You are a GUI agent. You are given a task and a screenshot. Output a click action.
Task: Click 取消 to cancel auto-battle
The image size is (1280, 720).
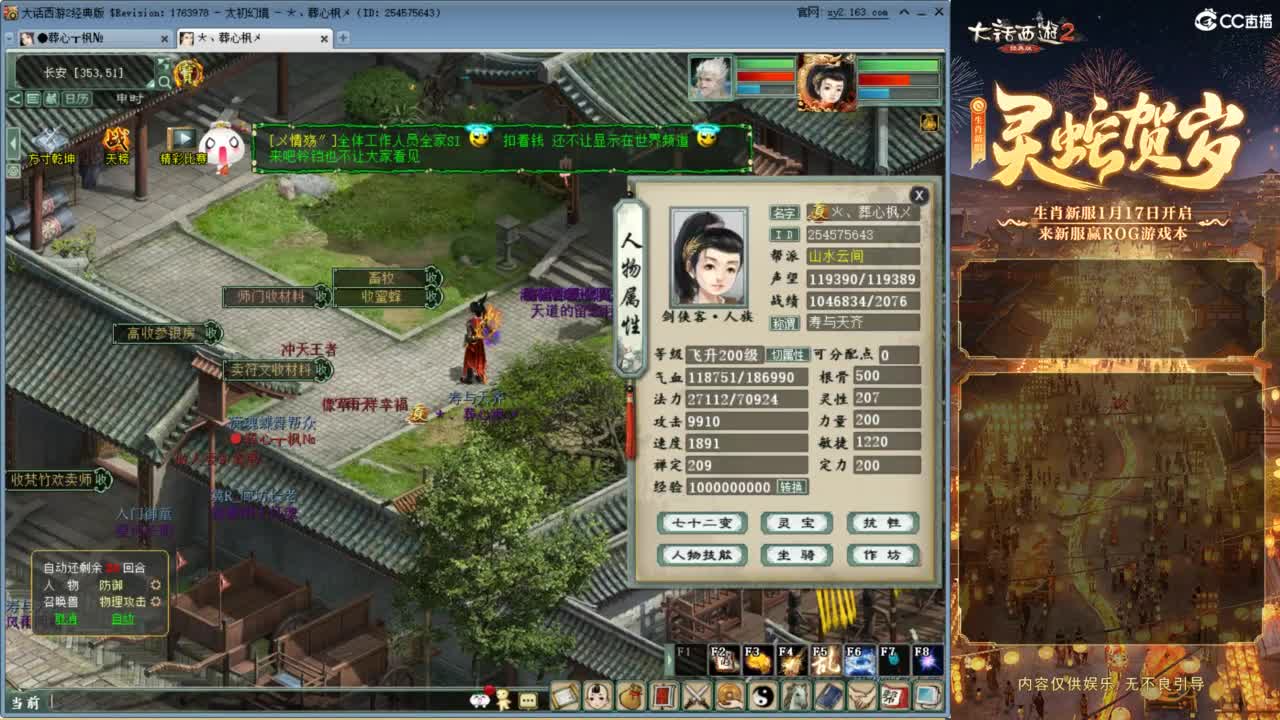tap(68, 620)
